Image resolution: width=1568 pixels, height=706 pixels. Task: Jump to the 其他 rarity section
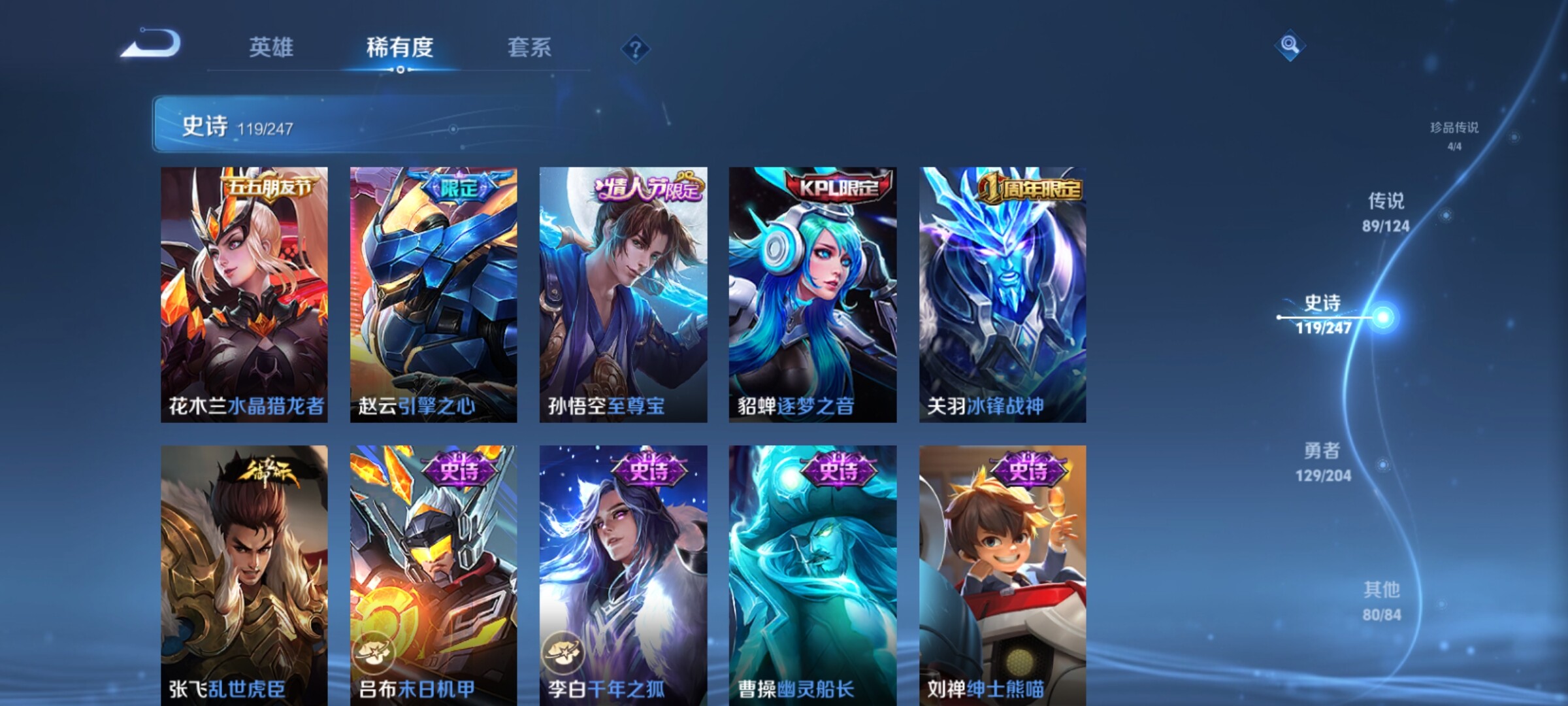point(1382,600)
